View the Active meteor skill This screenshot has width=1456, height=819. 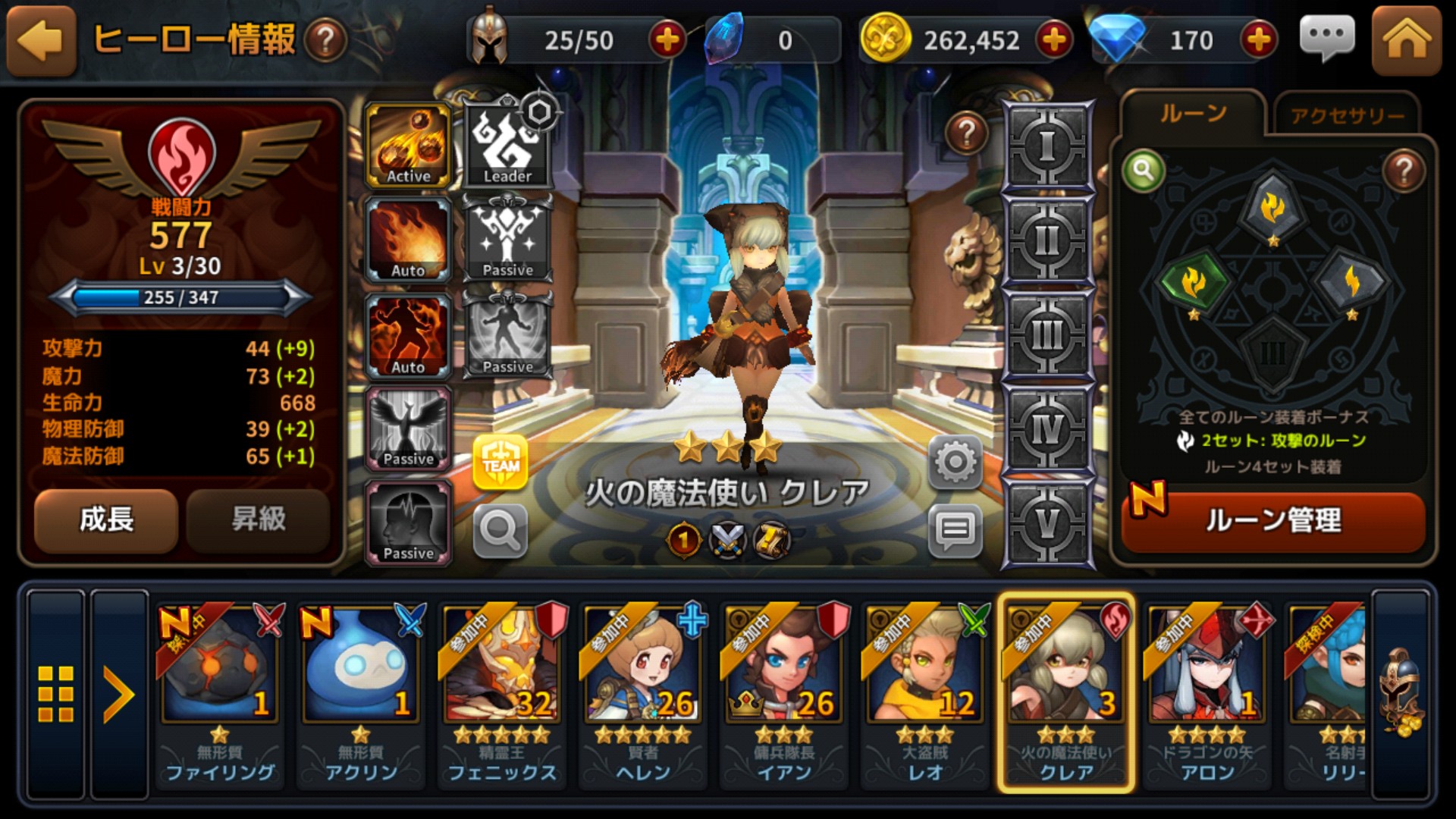[409, 146]
